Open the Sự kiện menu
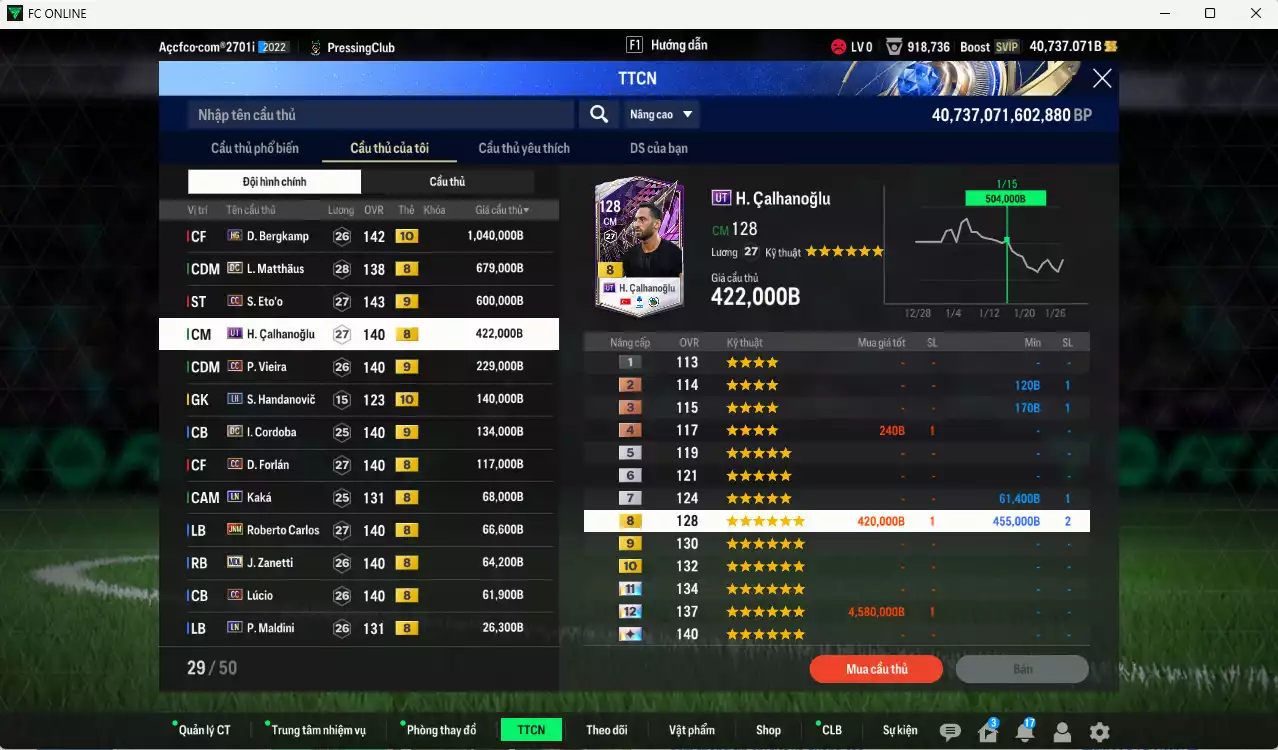Image resolution: width=1278 pixels, height=750 pixels. point(899,730)
